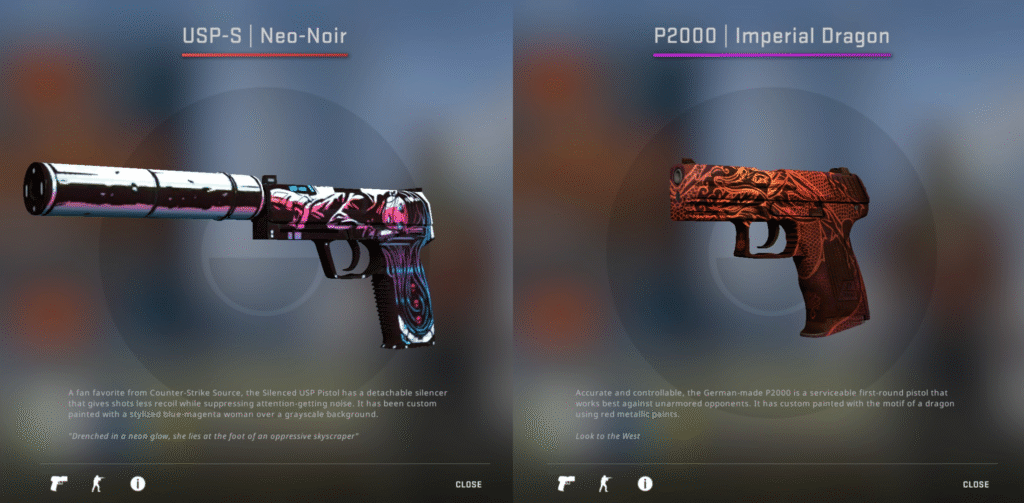Show weapon-only view for USP-S Neo-Noir

pos(59,484)
